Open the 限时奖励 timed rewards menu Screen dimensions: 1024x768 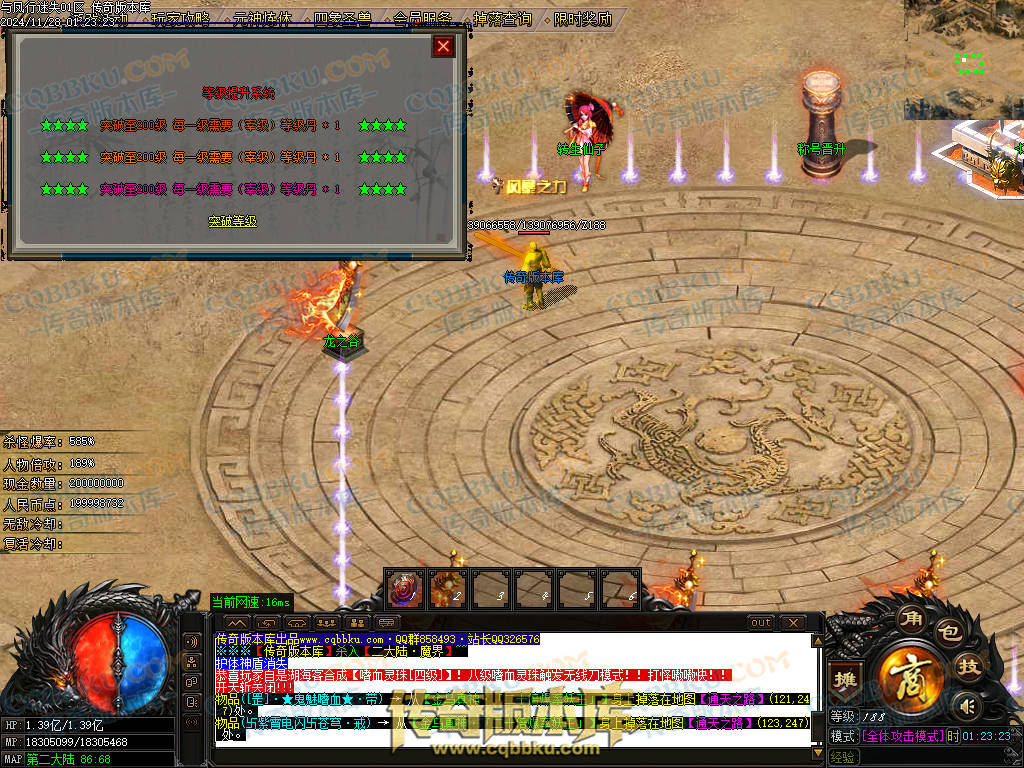[582, 19]
